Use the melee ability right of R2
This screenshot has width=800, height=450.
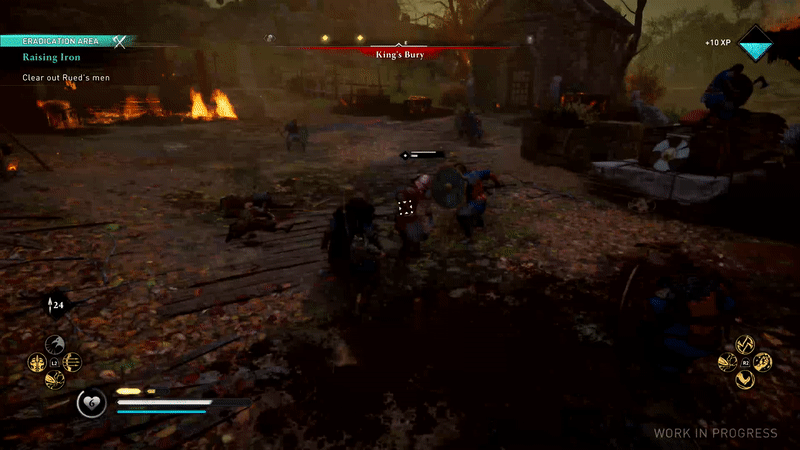pyautogui.click(x=762, y=362)
